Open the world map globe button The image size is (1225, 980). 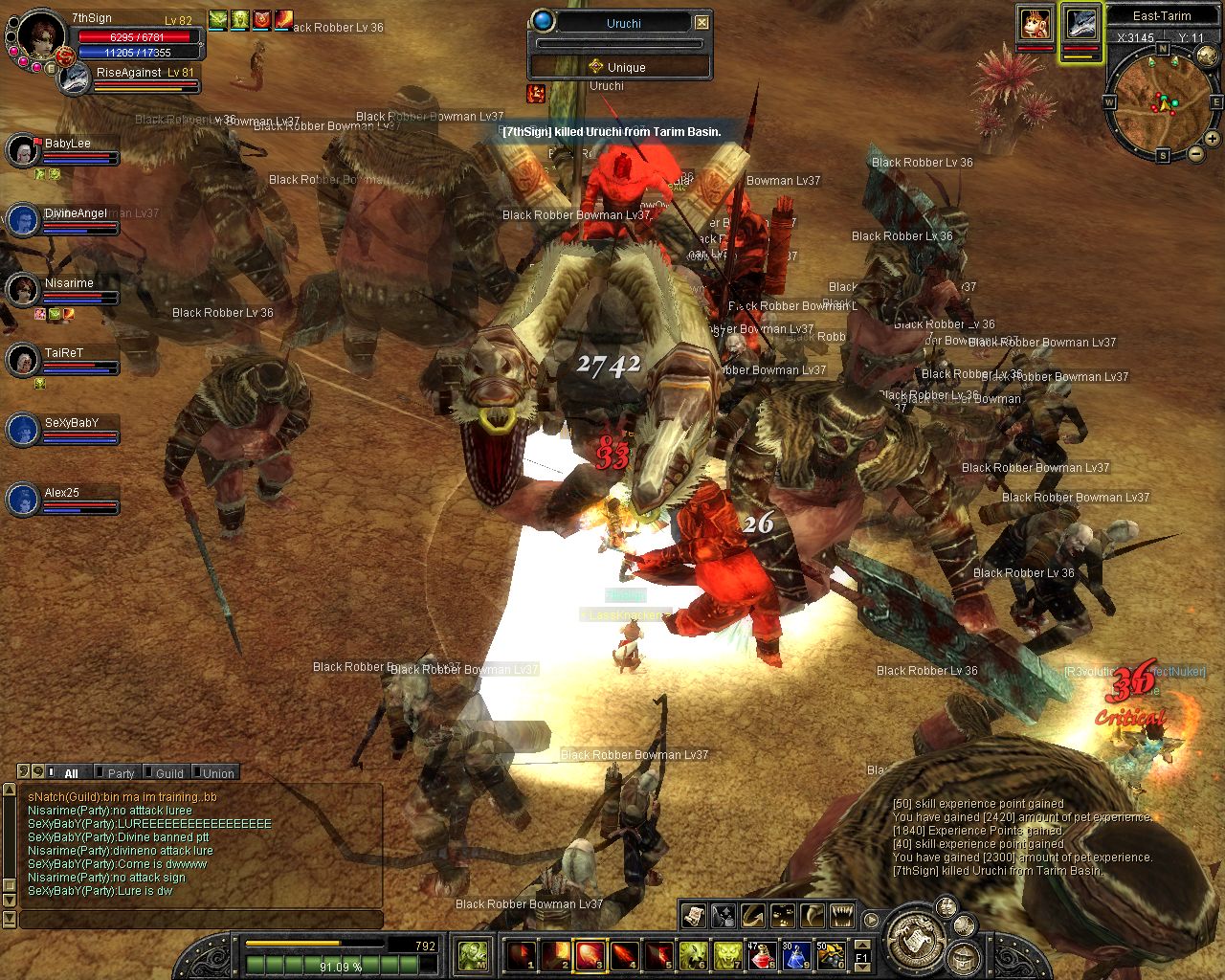click(x=1207, y=56)
